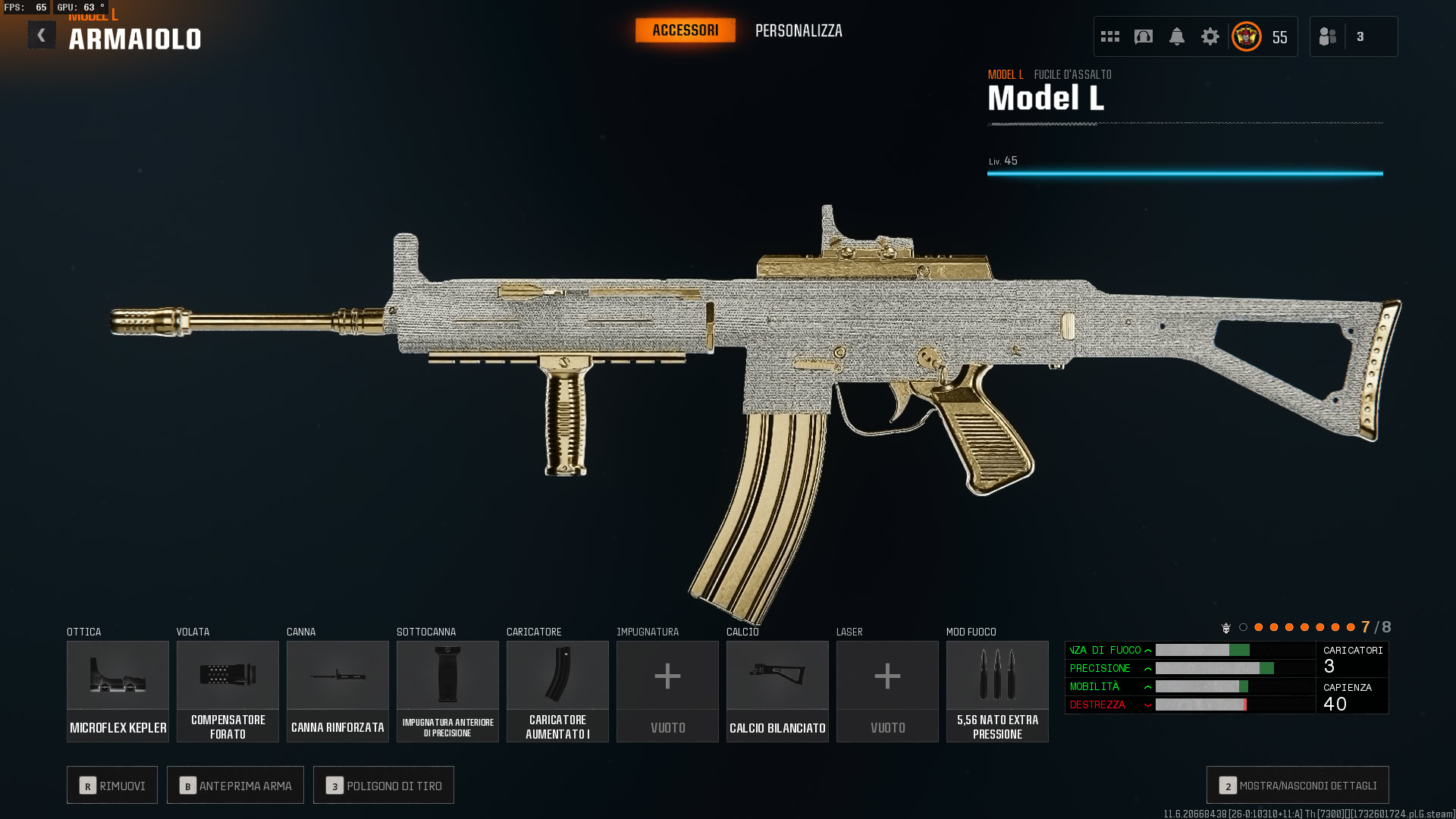This screenshot has width=1456, height=819.
Task: Select the Calcio Bilanciato stock slot
Action: click(777, 691)
